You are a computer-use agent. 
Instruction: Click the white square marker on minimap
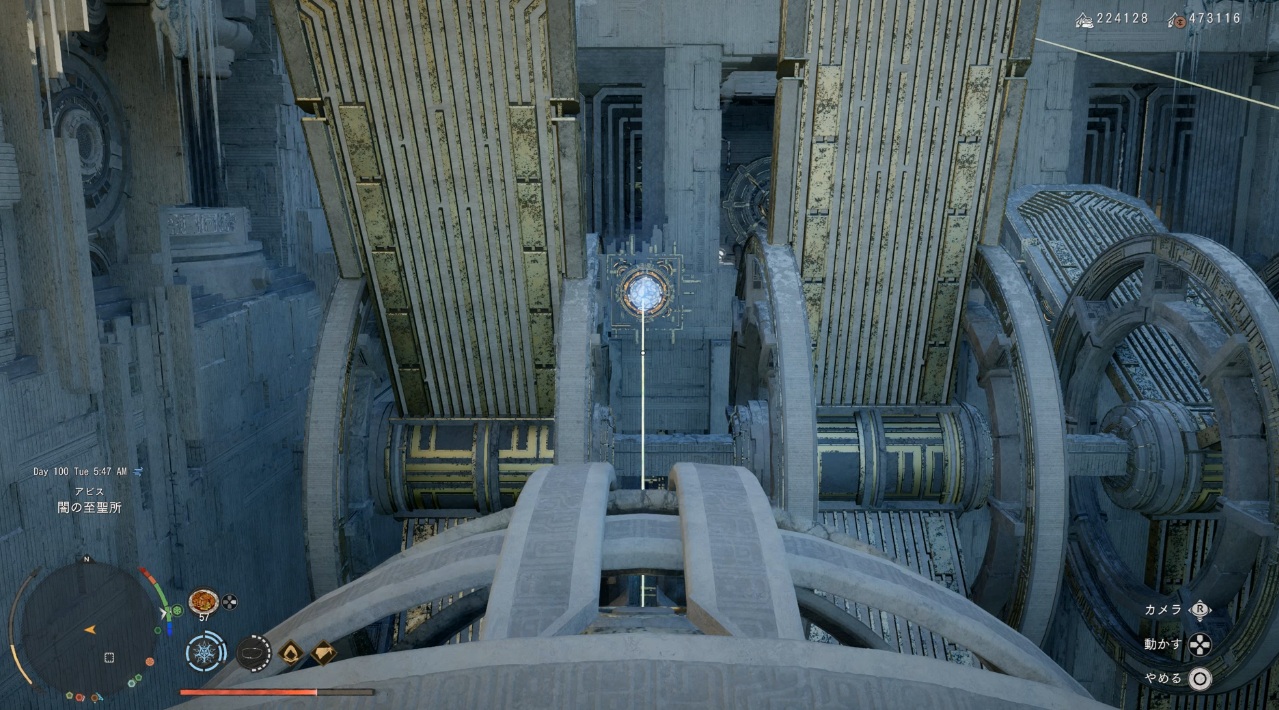click(x=109, y=657)
